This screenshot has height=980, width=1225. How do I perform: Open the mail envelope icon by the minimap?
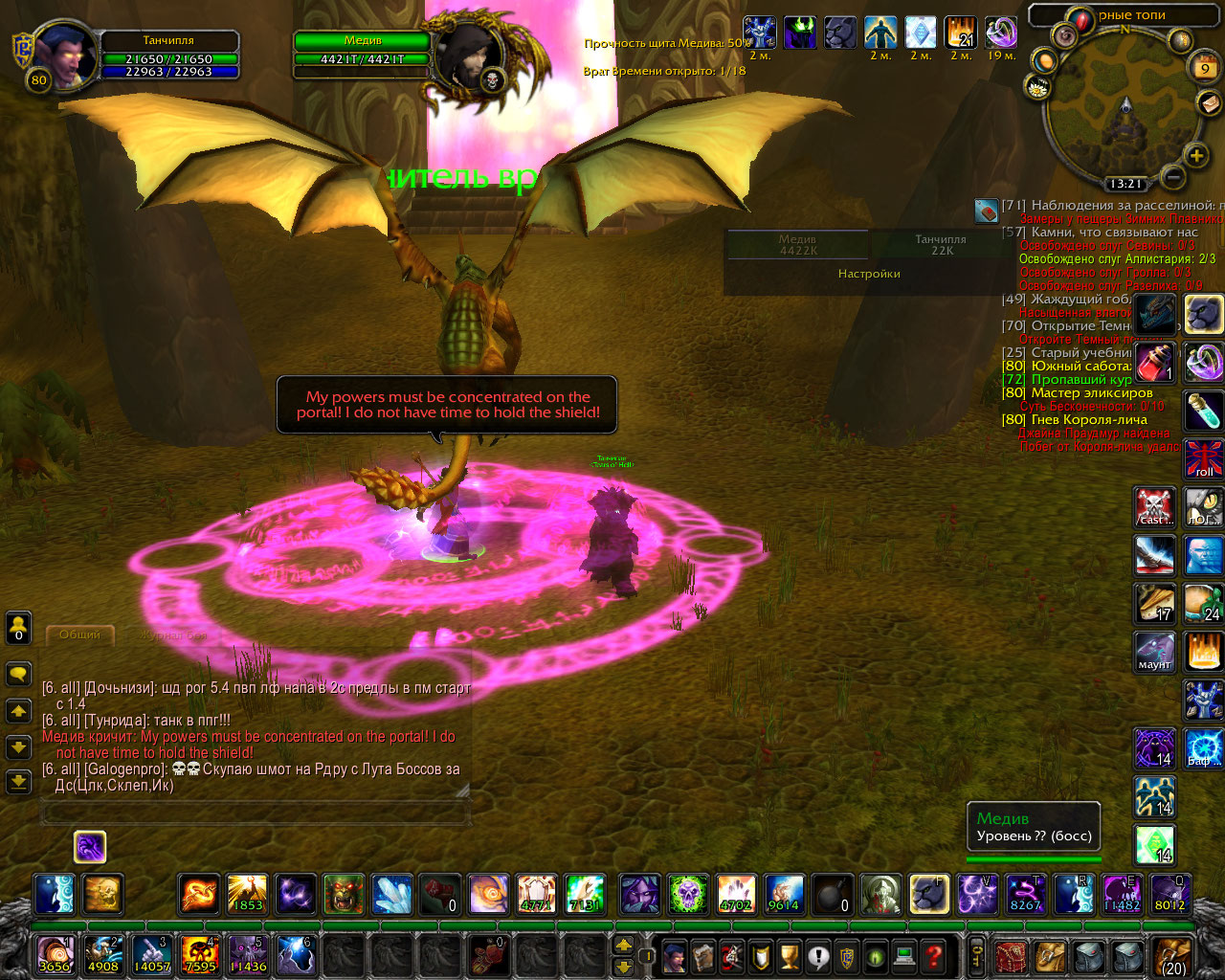[x=1208, y=102]
